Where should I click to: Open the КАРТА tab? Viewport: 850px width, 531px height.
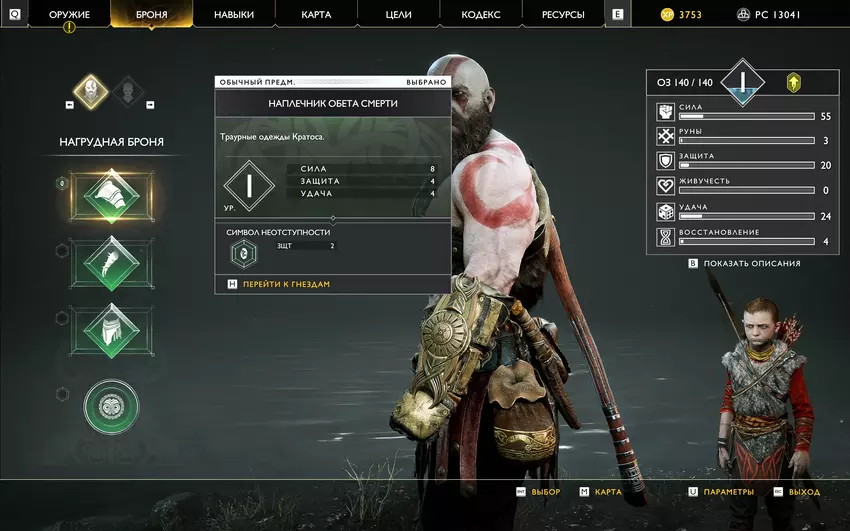(x=316, y=15)
